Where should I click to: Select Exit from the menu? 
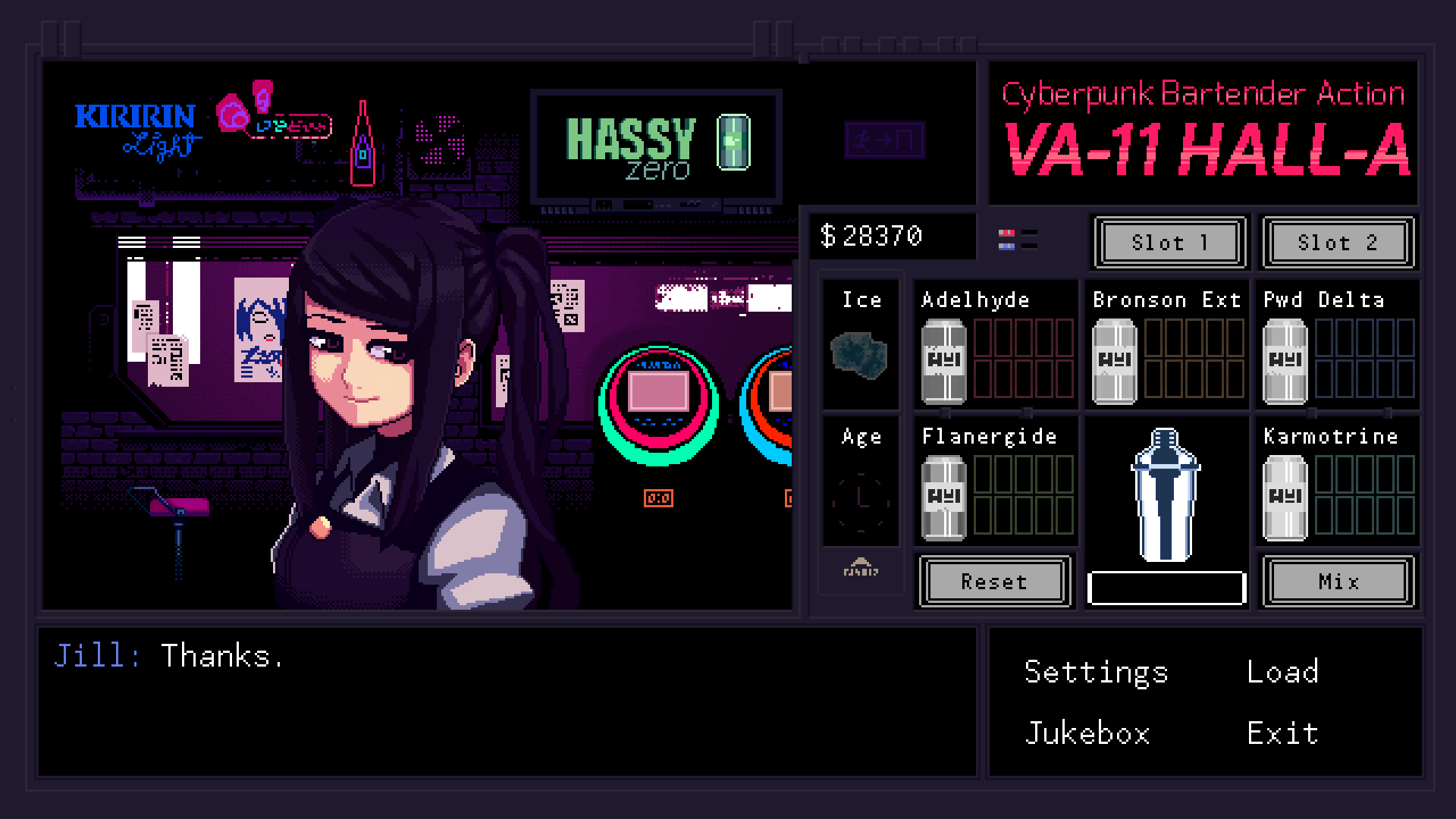(x=1282, y=733)
